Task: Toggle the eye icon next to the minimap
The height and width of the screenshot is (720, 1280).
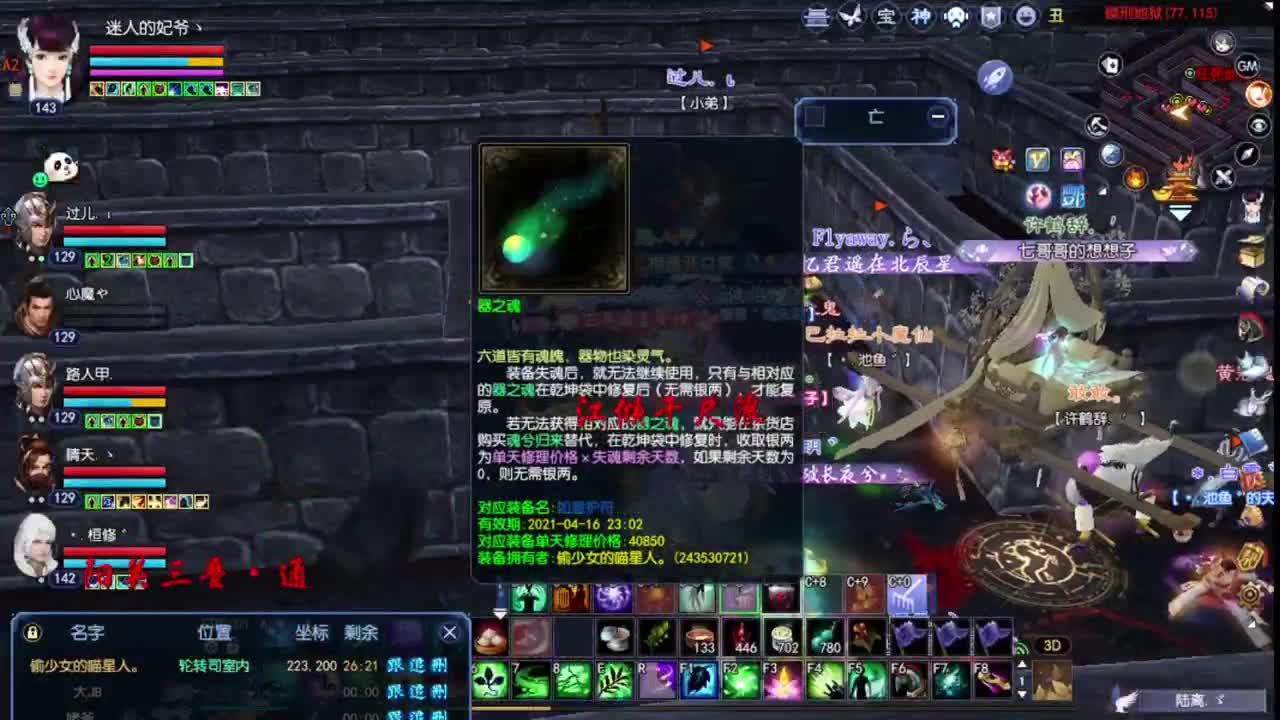Action: click(1257, 125)
